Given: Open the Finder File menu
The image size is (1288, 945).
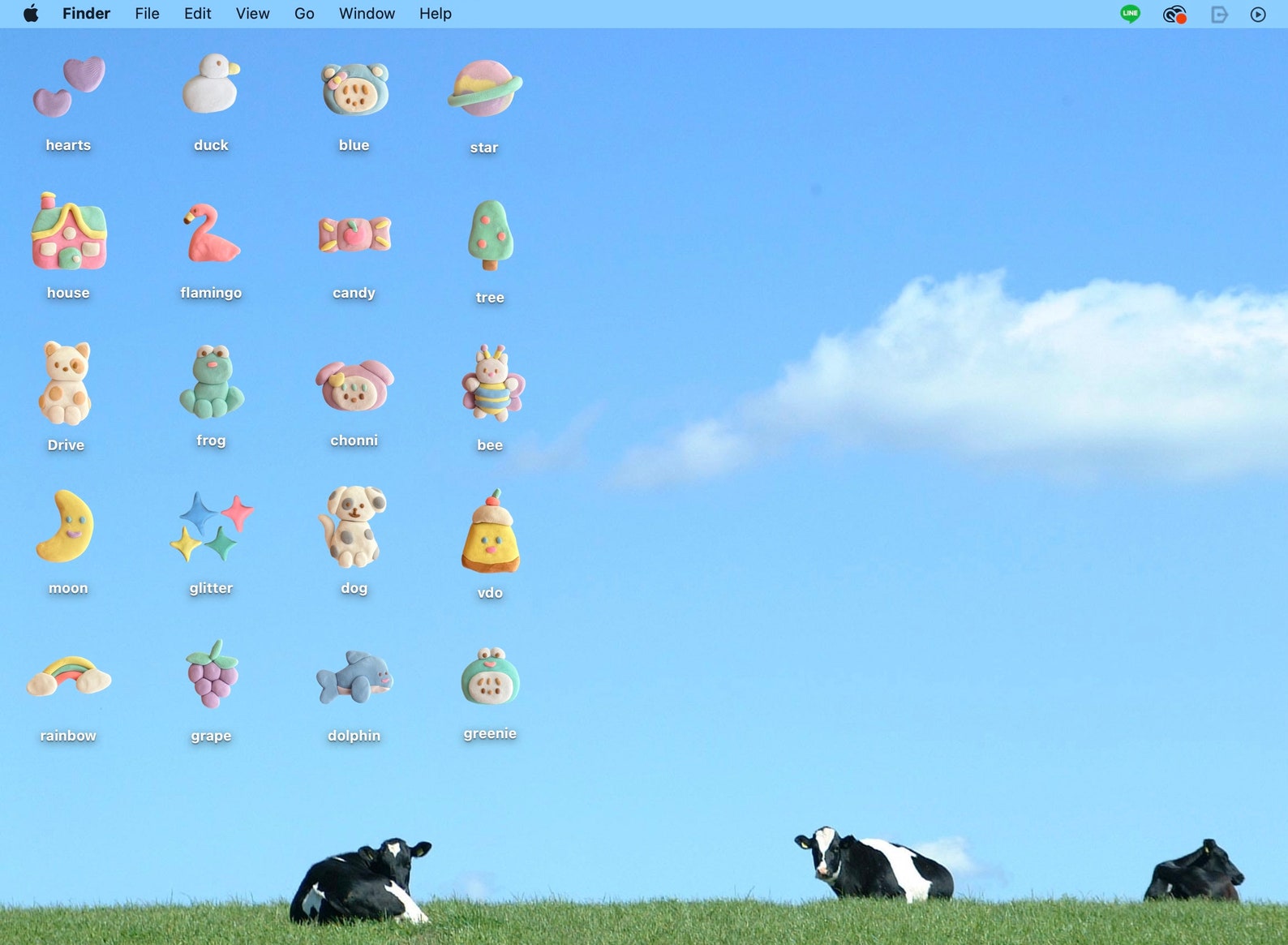Looking at the screenshot, I should click(x=147, y=13).
